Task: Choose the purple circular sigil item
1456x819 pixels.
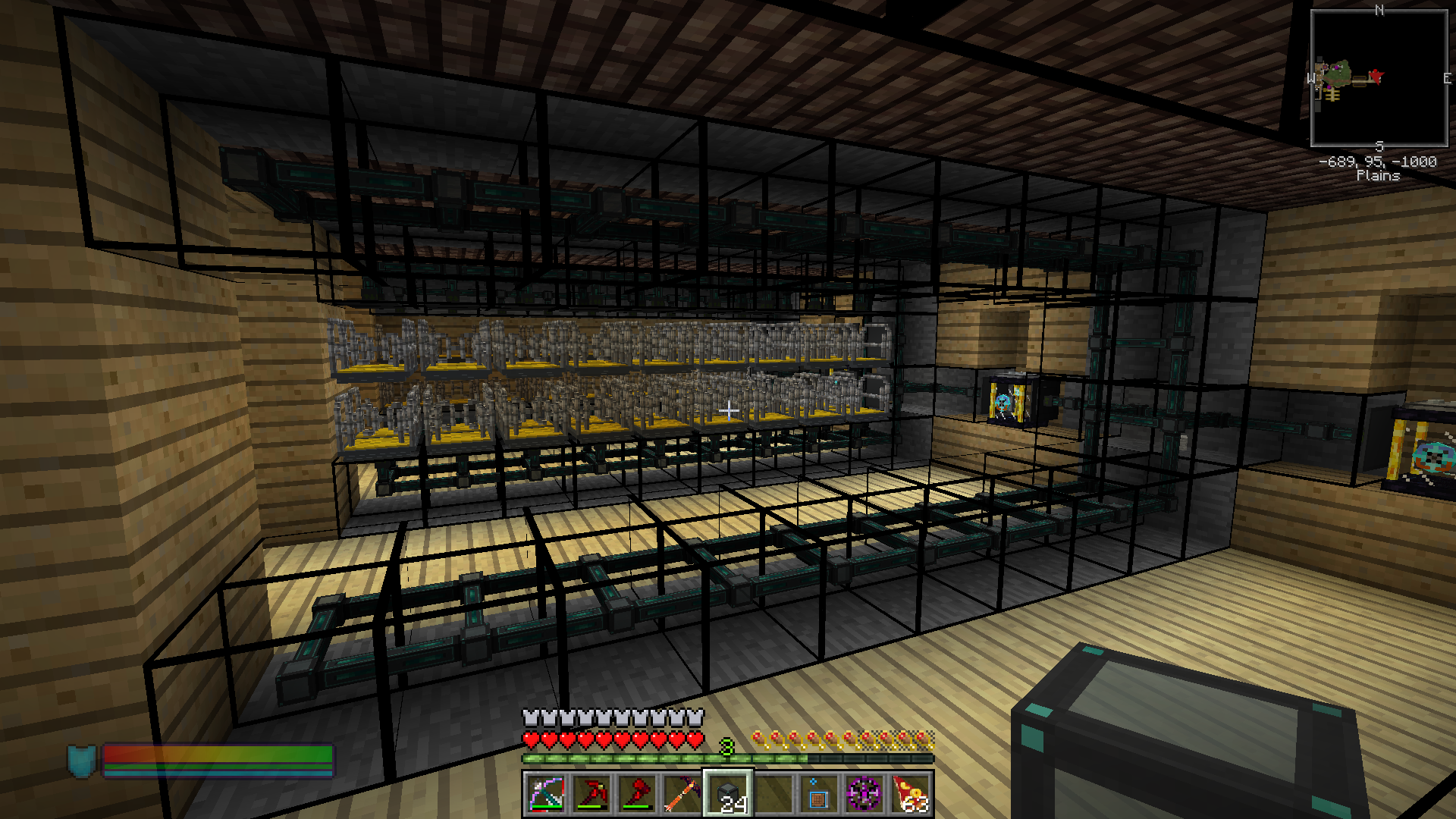Action: (864, 794)
